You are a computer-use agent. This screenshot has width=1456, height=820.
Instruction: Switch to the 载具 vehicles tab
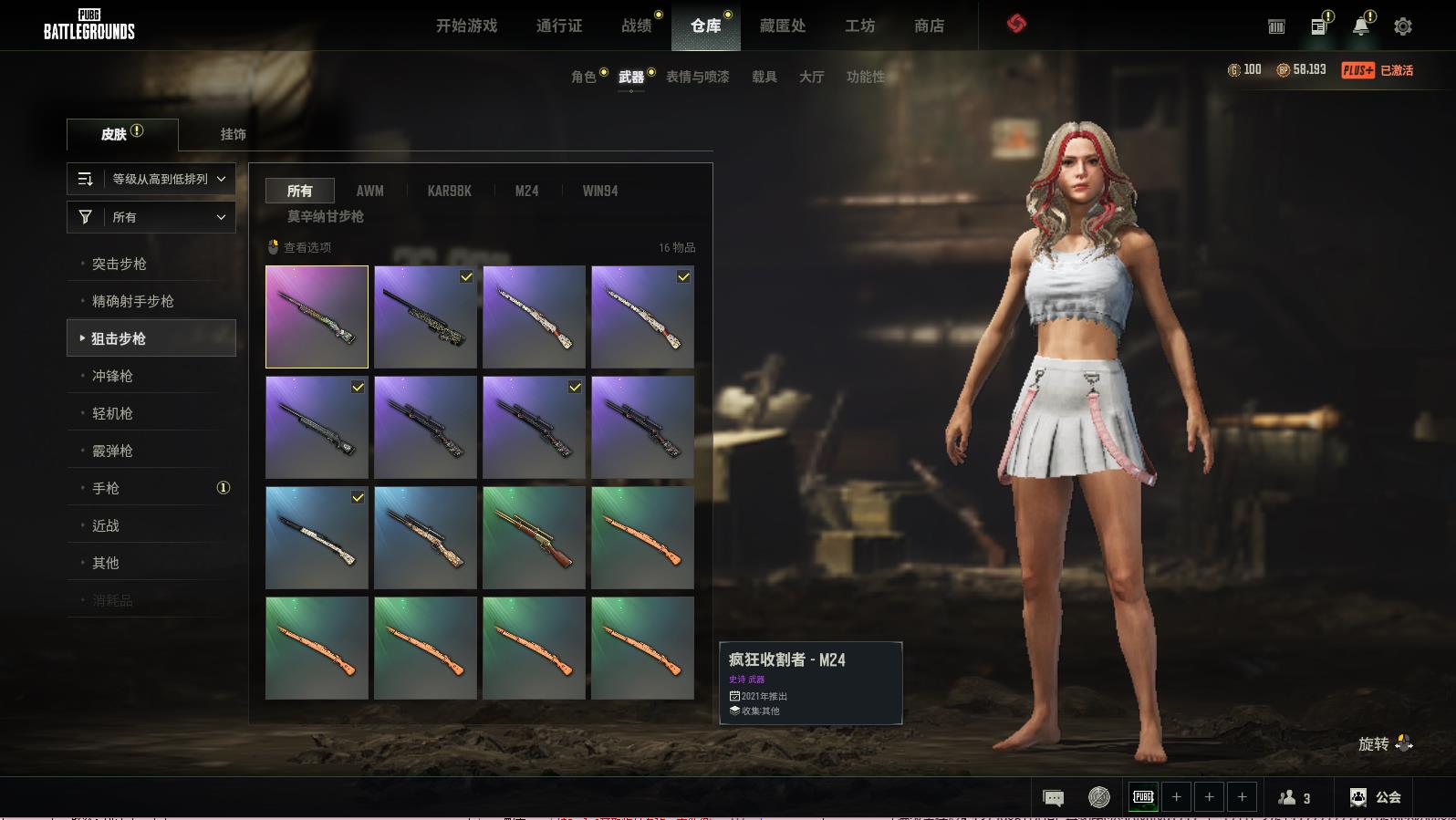pos(764,77)
